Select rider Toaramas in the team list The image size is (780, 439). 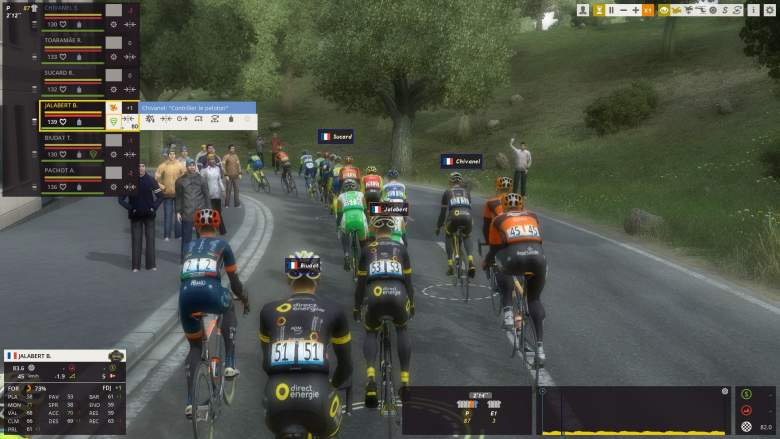[x=63, y=40]
